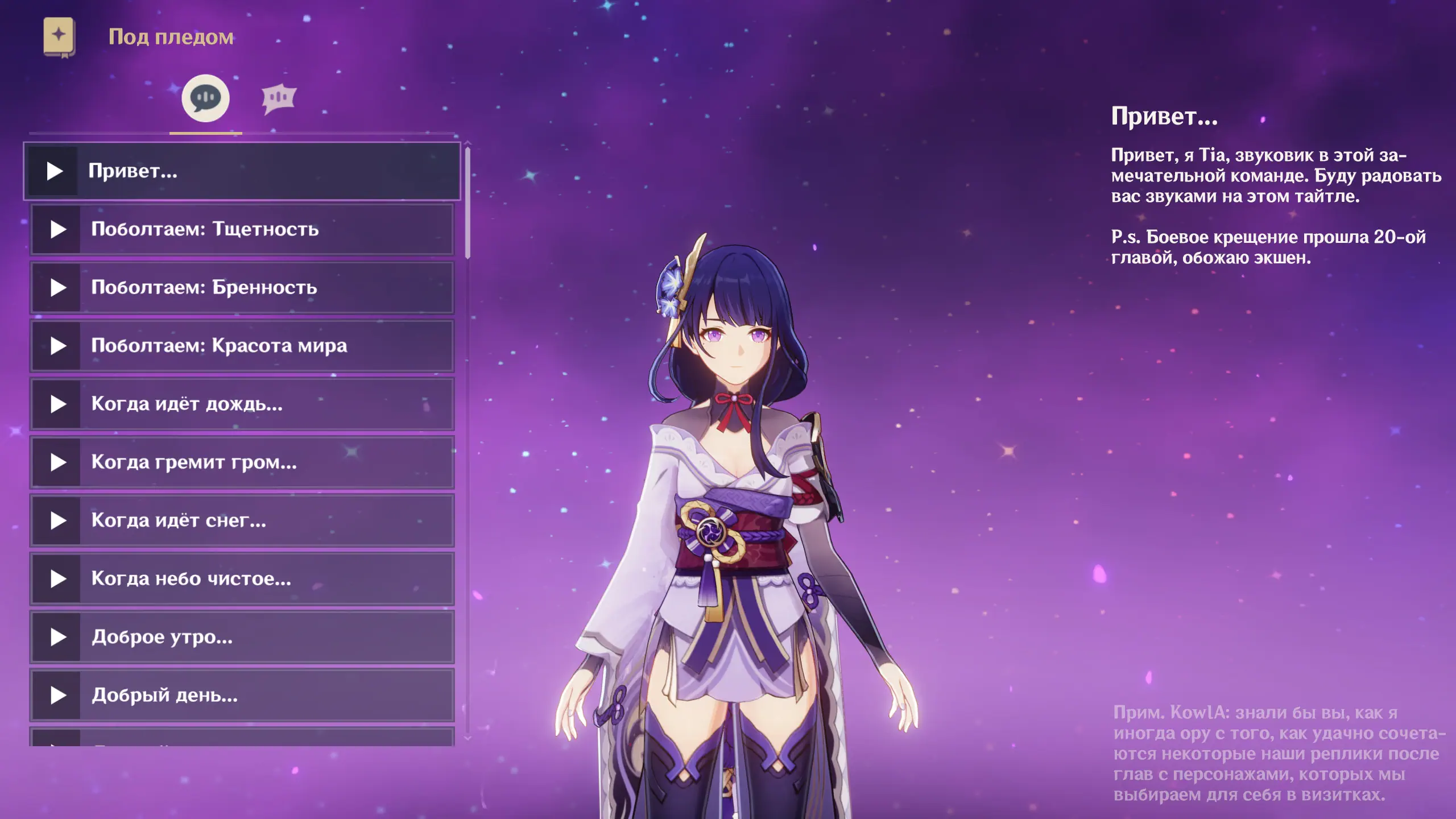The image size is (1456, 819).
Task: Switch to the story voice-over tab
Action: 205,98
